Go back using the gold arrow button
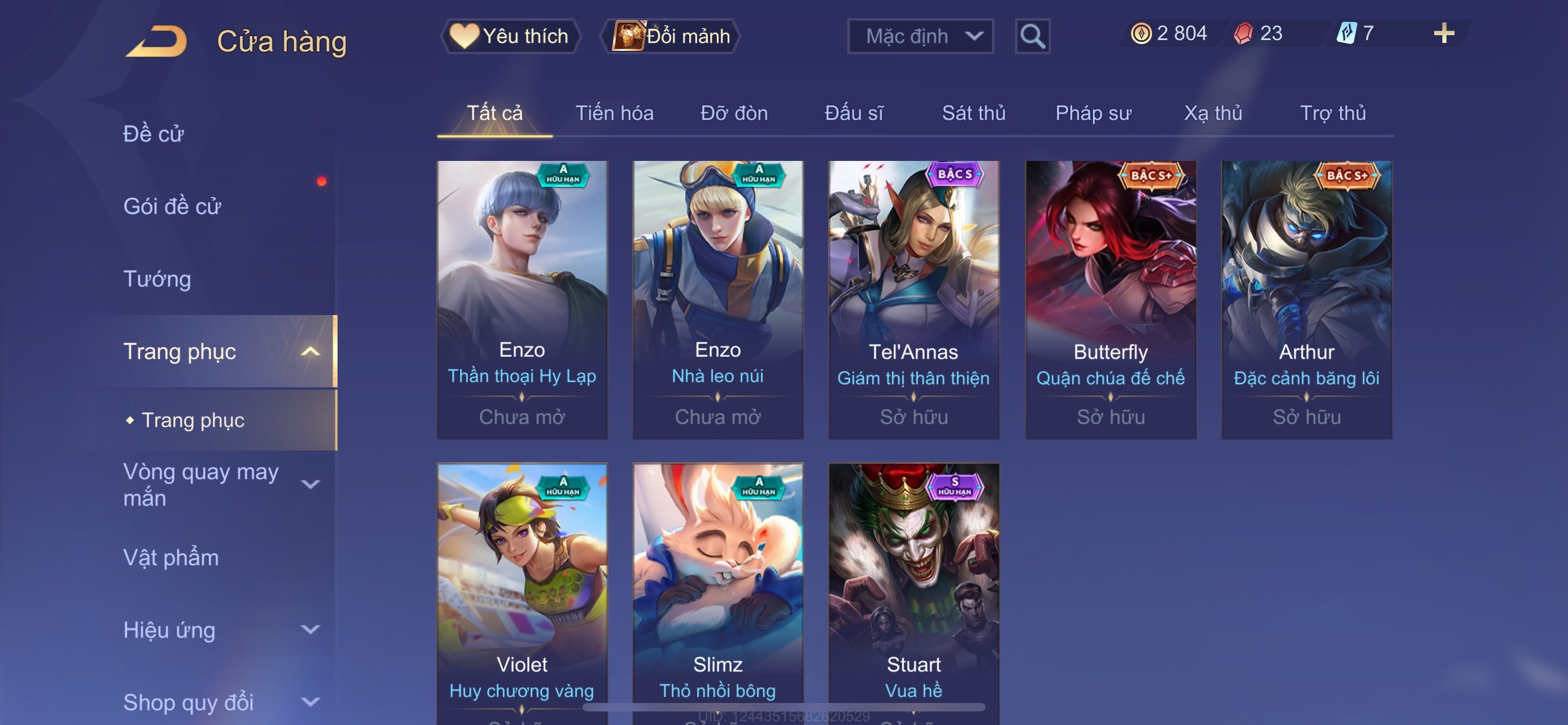This screenshot has height=725, width=1568. tap(157, 41)
